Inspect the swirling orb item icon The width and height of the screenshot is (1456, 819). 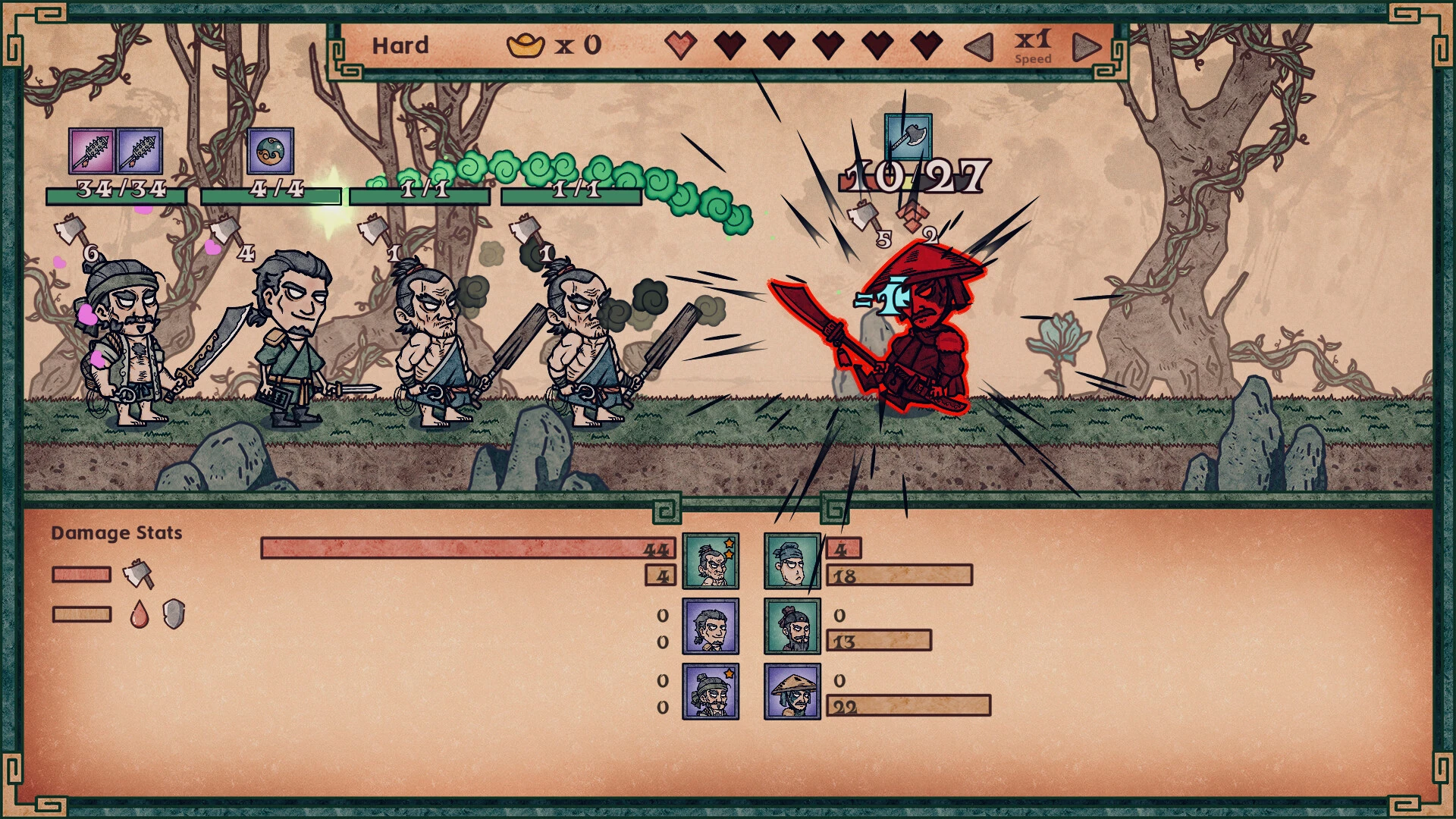pos(270,151)
